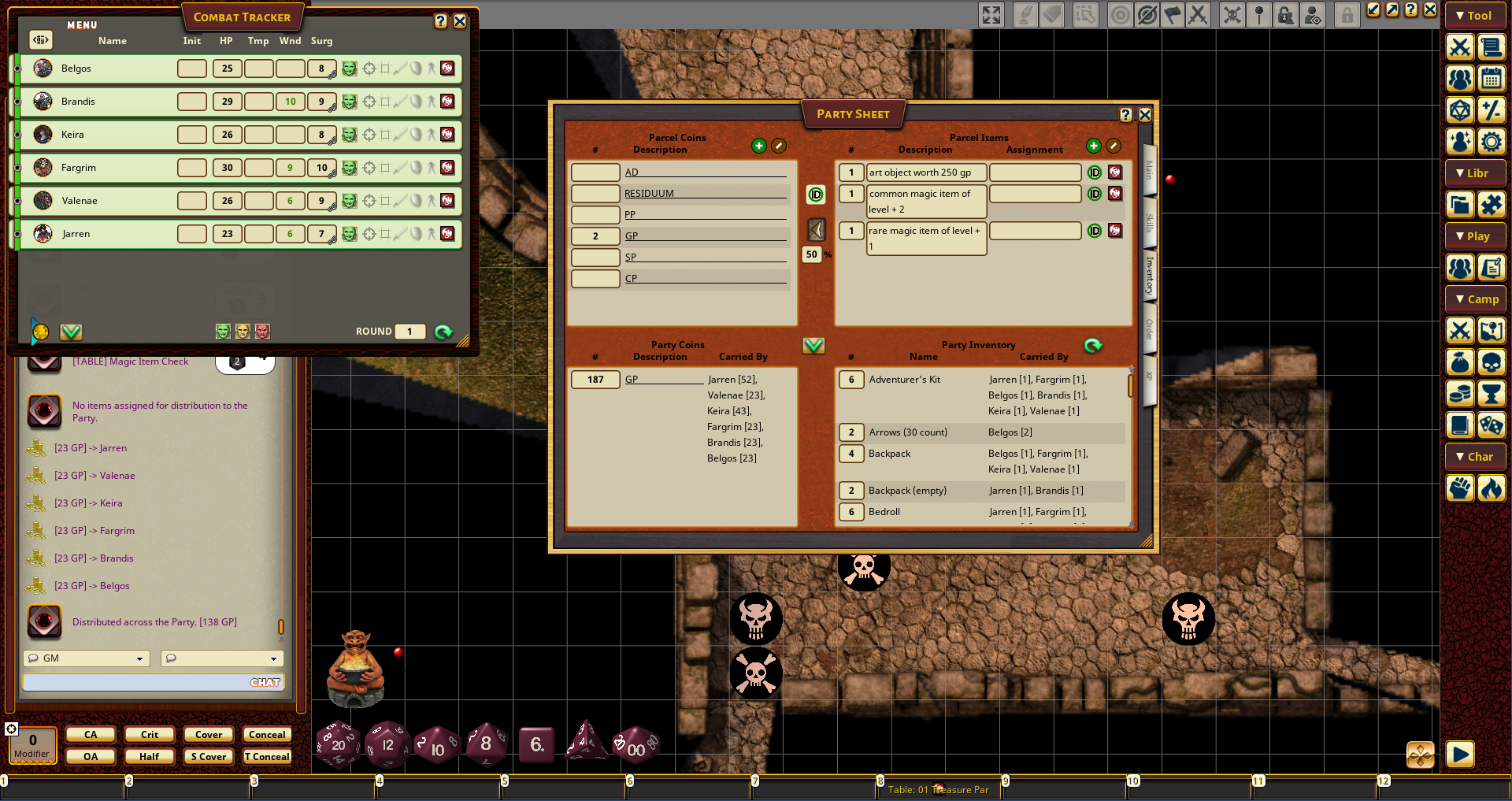Open the Combat Tracker menu
This screenshot has width=1512, height=801.
pyautogui.click(x=82, y=25)
